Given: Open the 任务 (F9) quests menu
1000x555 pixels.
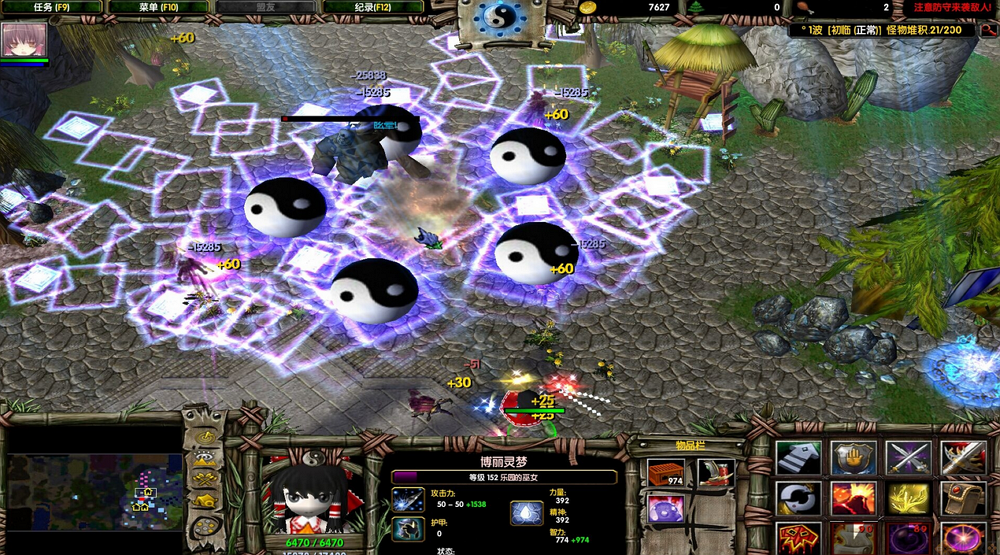Looking at the screenshot, I should click(x=52, y=7).
